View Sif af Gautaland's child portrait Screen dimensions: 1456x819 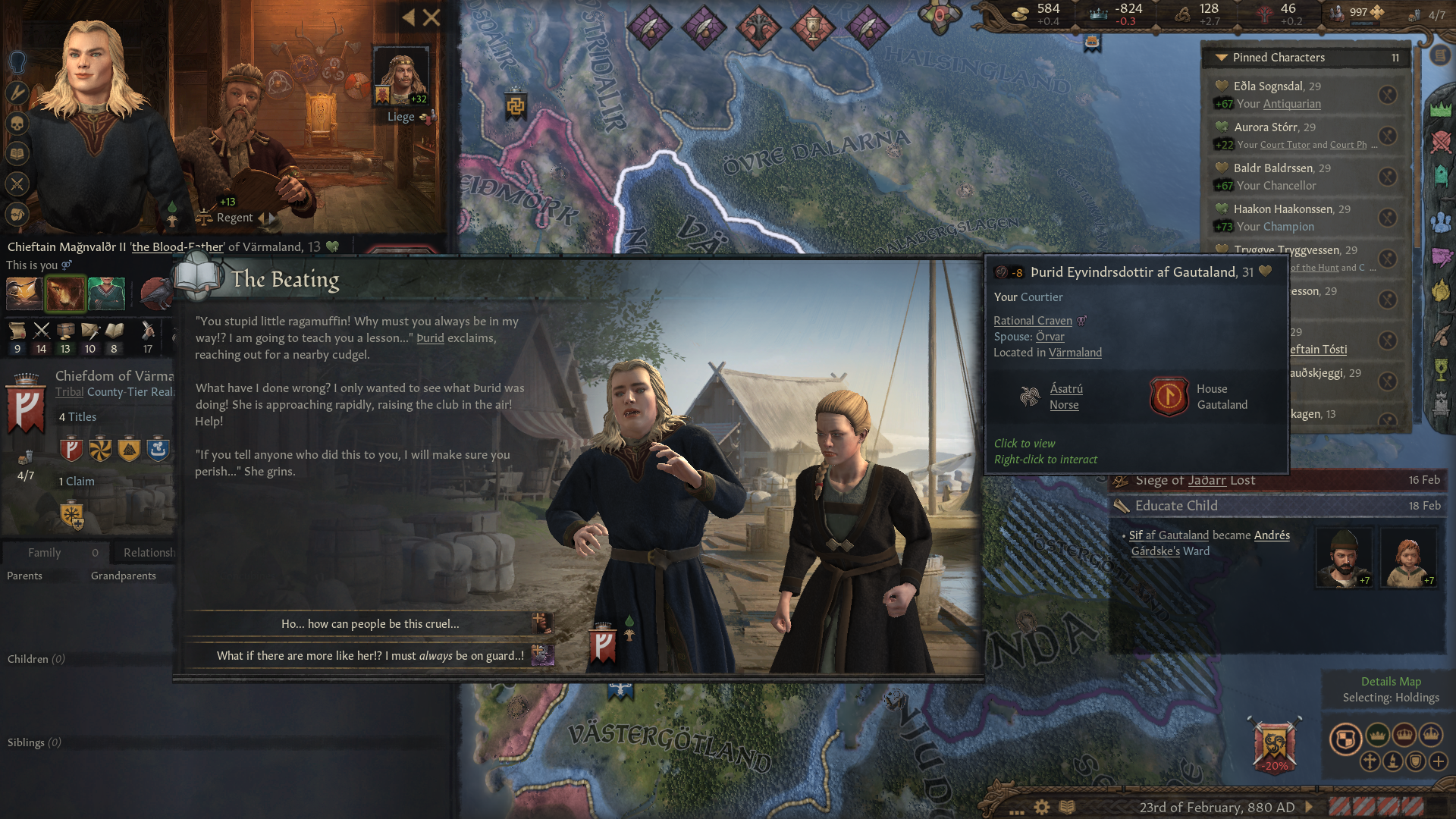click(1407, 558)
